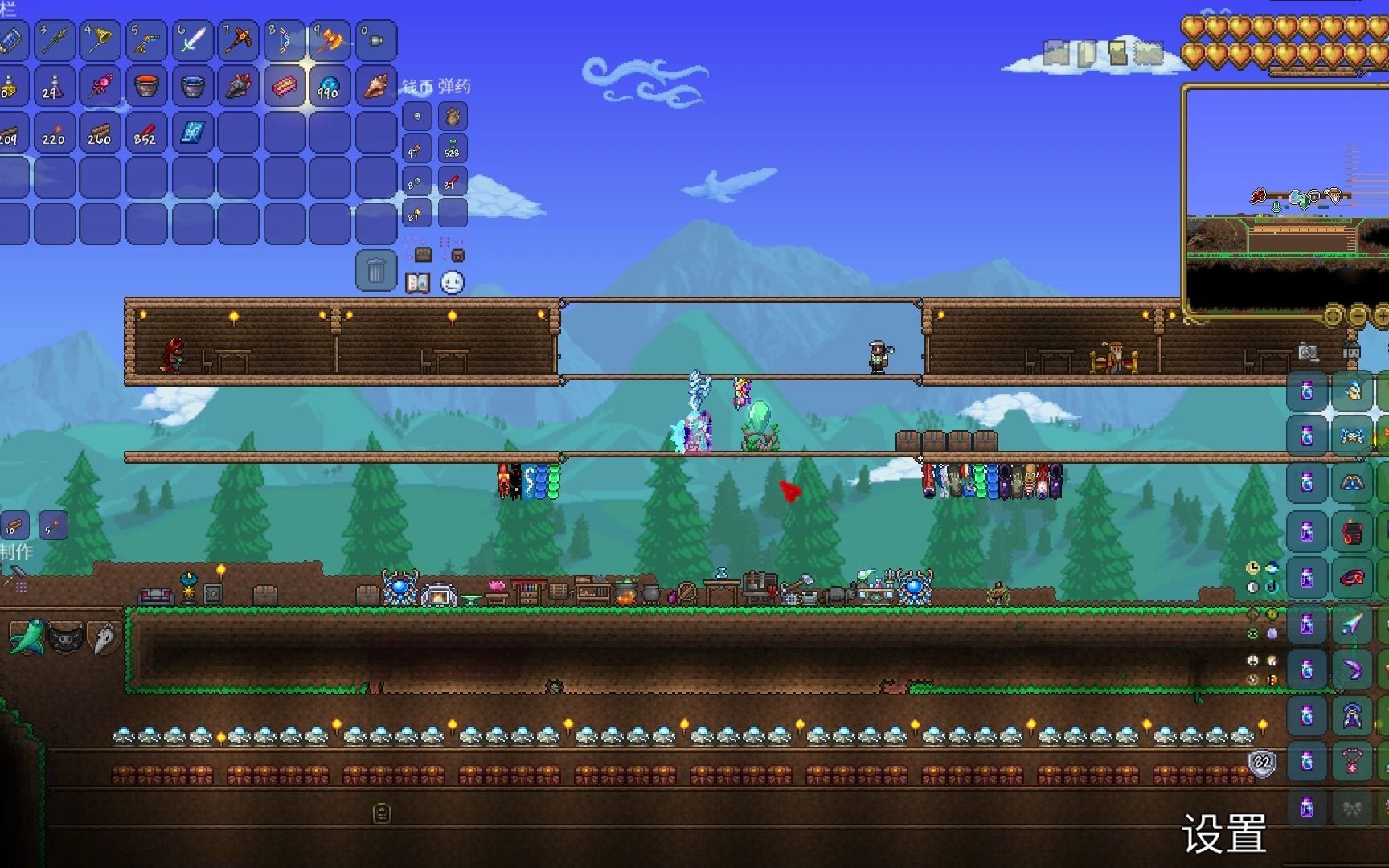Open the emote smiley face menu
The image size is (1389, 868).
[x=453, y=283]
